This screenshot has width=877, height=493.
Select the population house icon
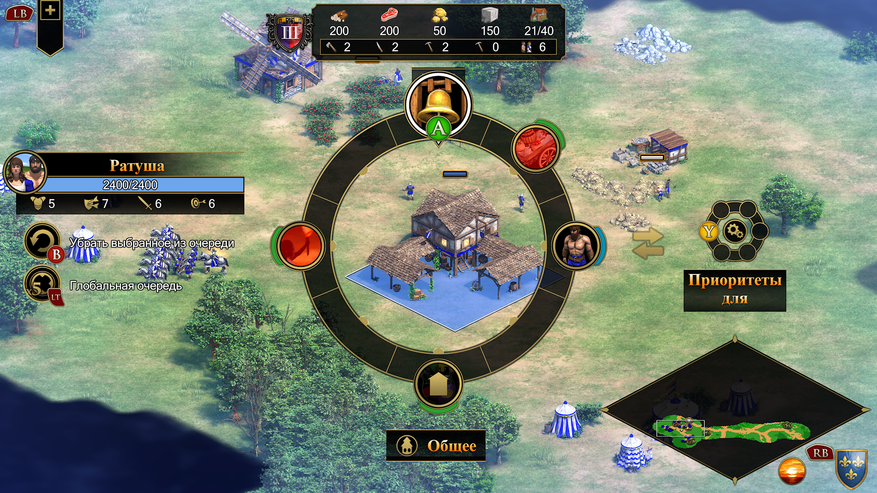(x=540, y=16)
